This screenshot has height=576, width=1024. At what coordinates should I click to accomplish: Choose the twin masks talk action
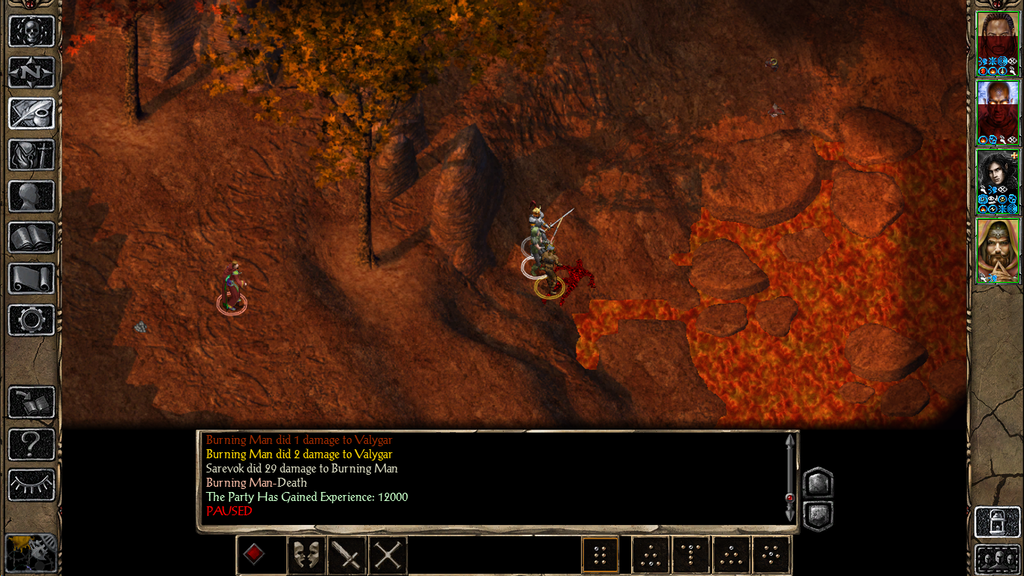[305, 554]
